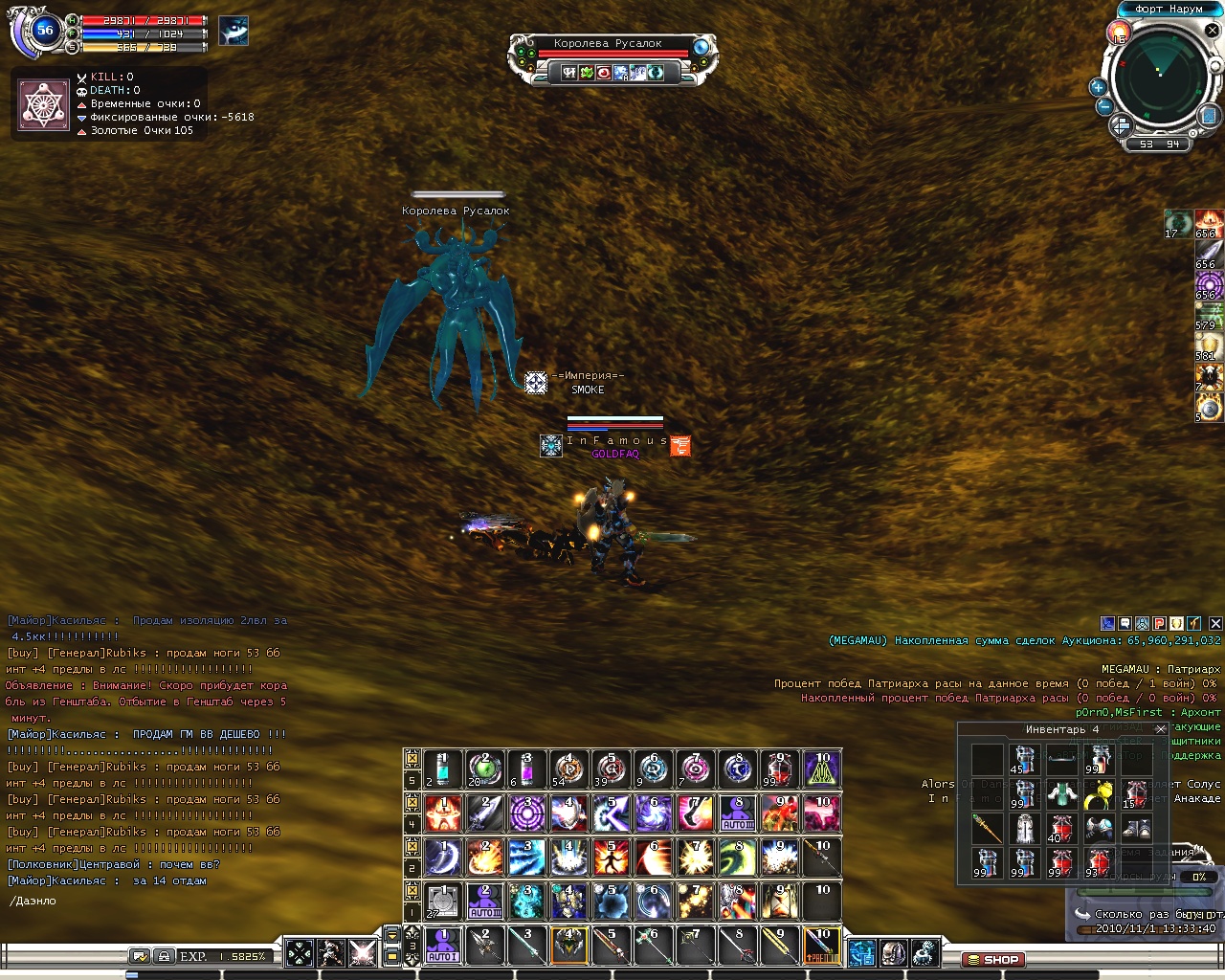Use the green orb item with count 20
This screenshot has height=980, width=1225.
click(x=484, y=768)
